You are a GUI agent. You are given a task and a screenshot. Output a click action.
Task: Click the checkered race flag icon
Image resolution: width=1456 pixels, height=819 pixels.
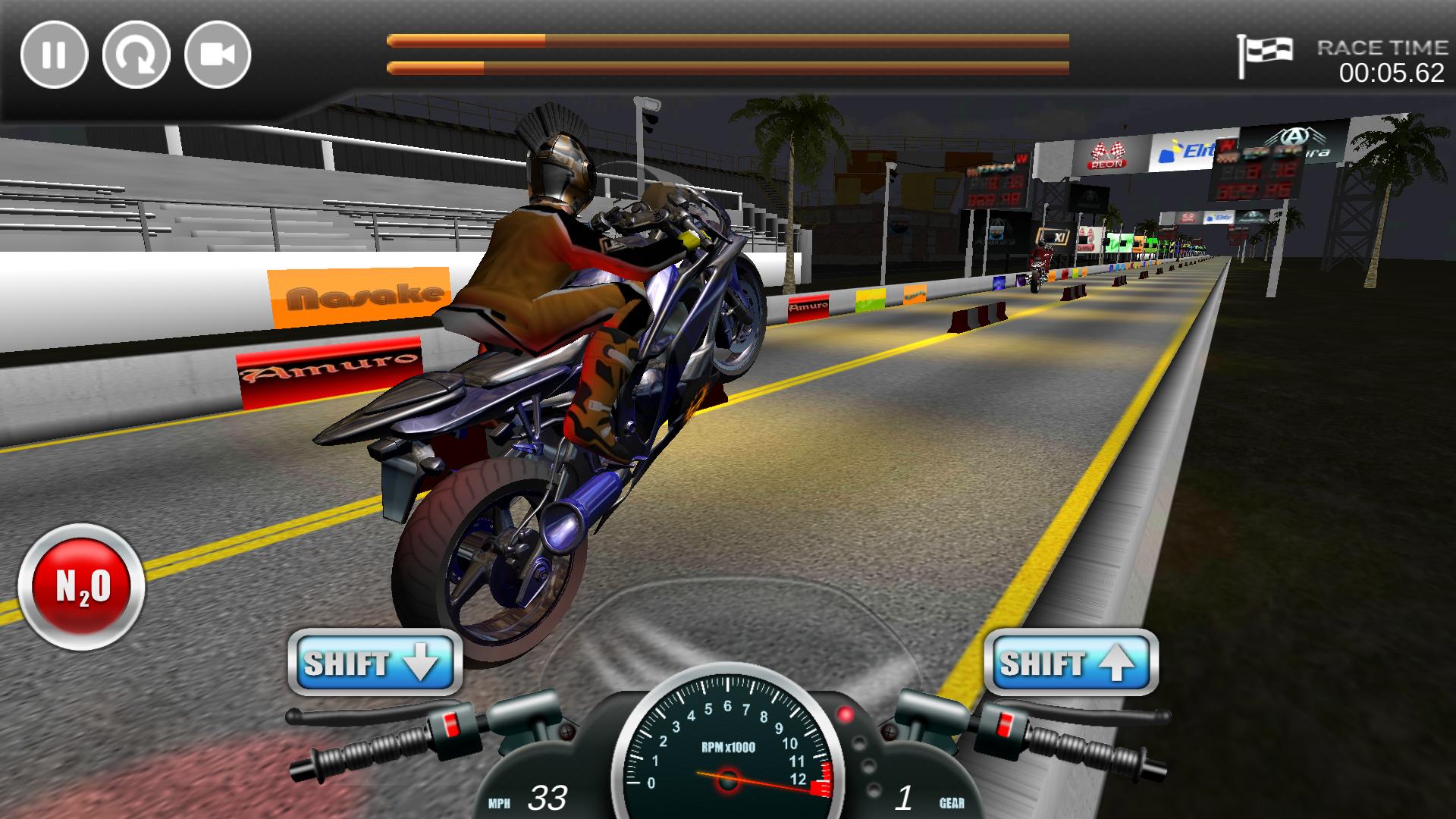click(x=1266, y=53)
